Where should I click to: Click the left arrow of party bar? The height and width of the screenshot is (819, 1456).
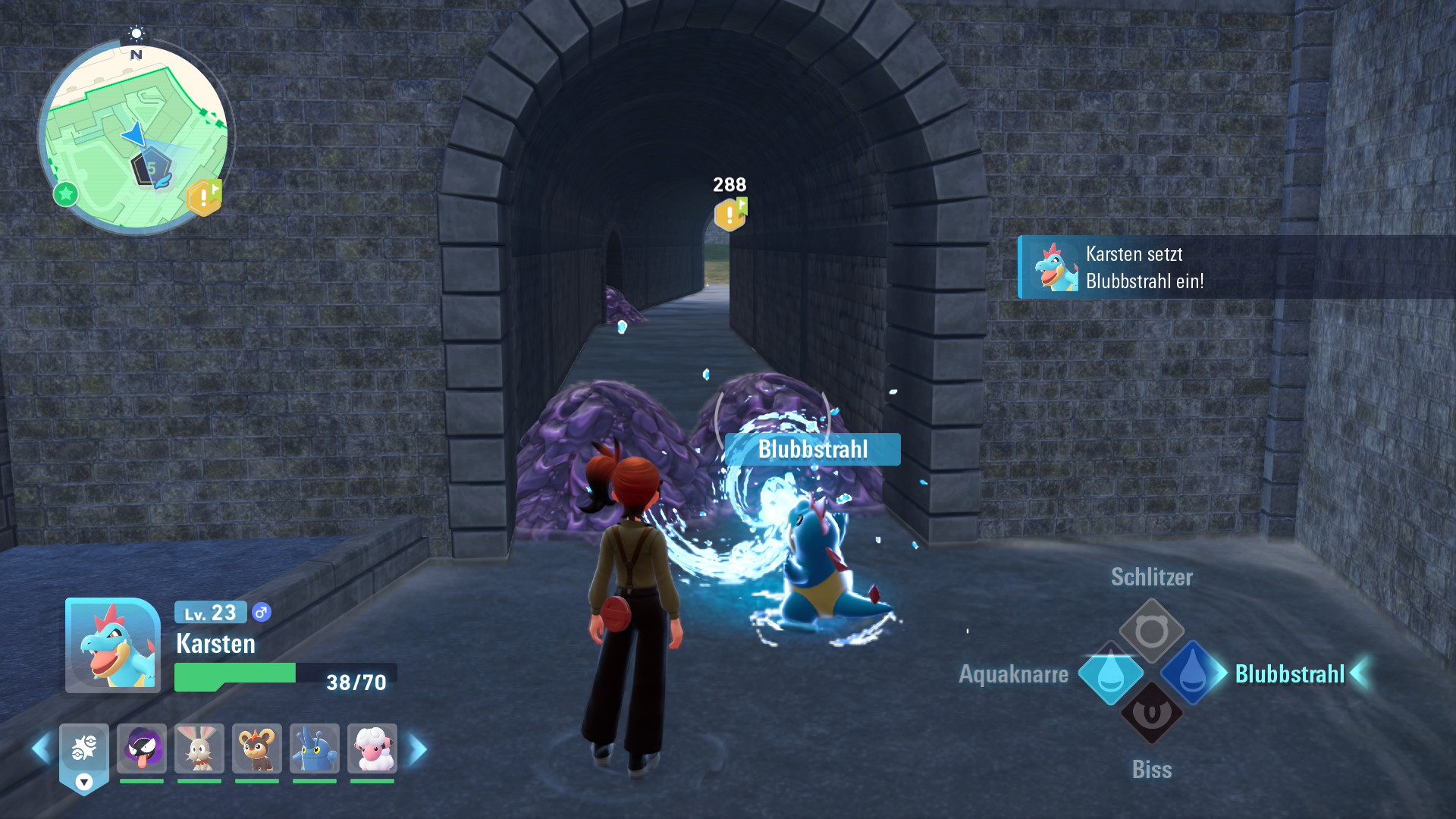pos(41,749)
